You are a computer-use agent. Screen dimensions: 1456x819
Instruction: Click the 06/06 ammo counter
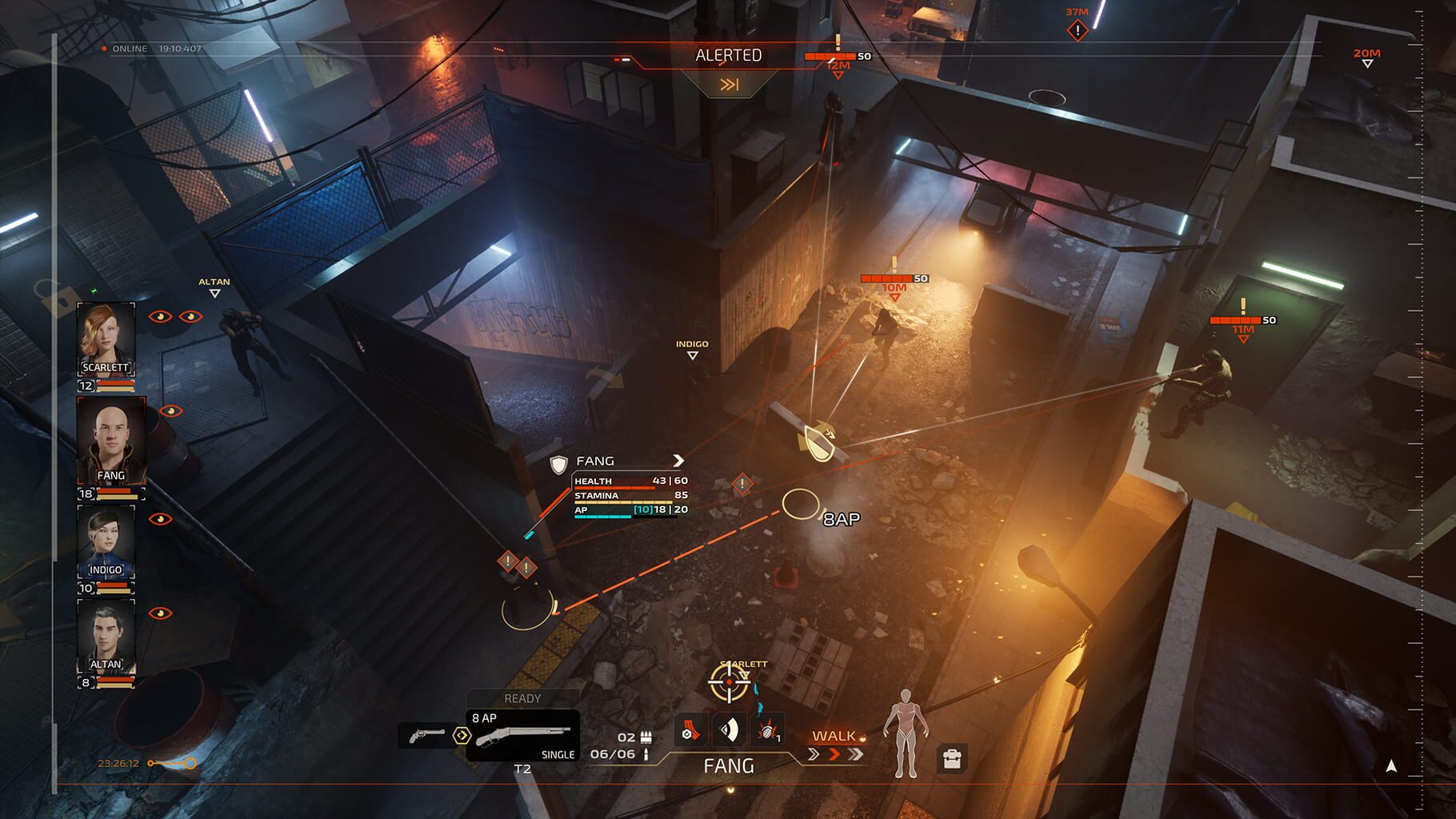pos(613,753)
